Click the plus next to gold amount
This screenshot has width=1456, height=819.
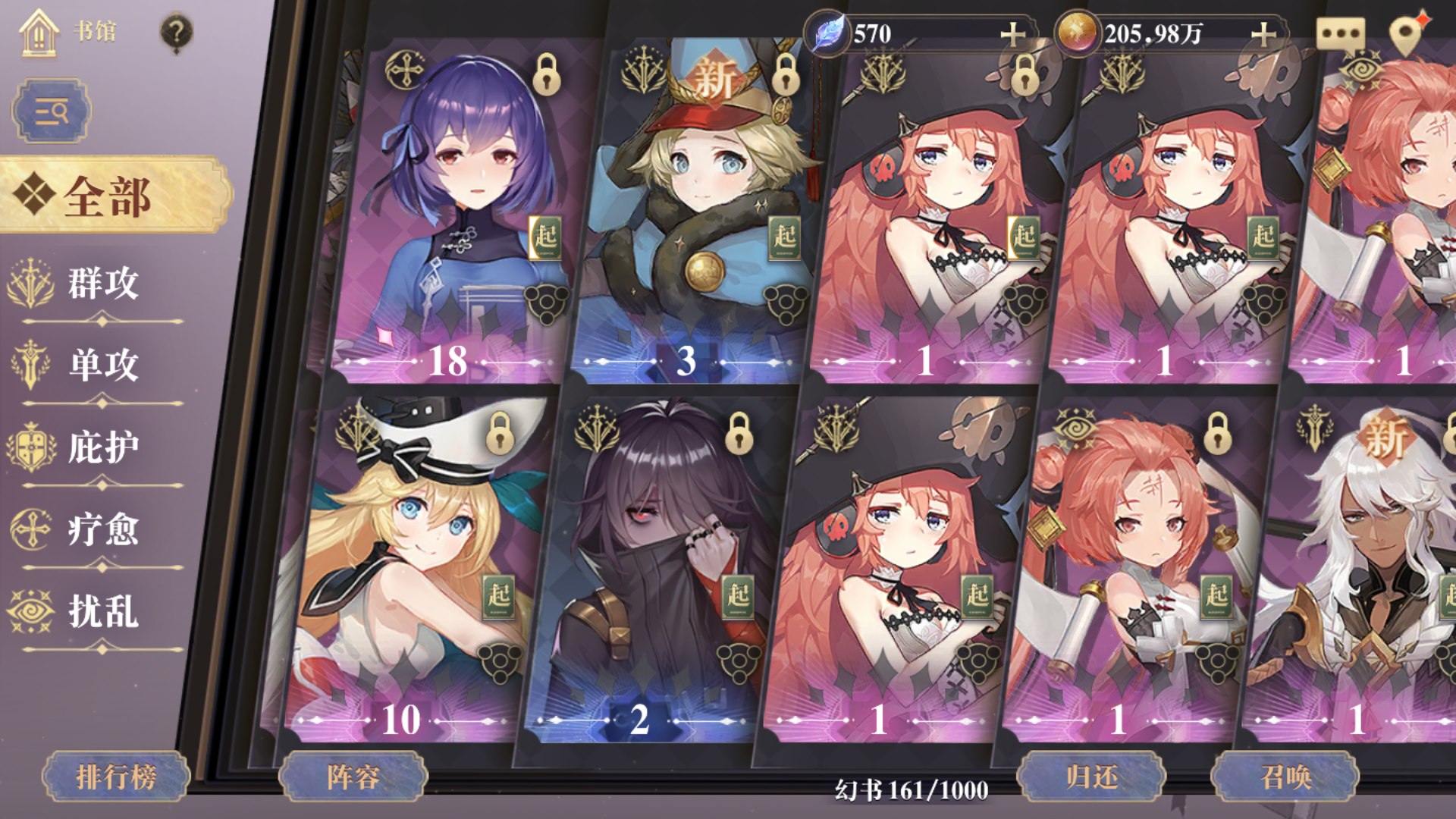(1262, 34)
